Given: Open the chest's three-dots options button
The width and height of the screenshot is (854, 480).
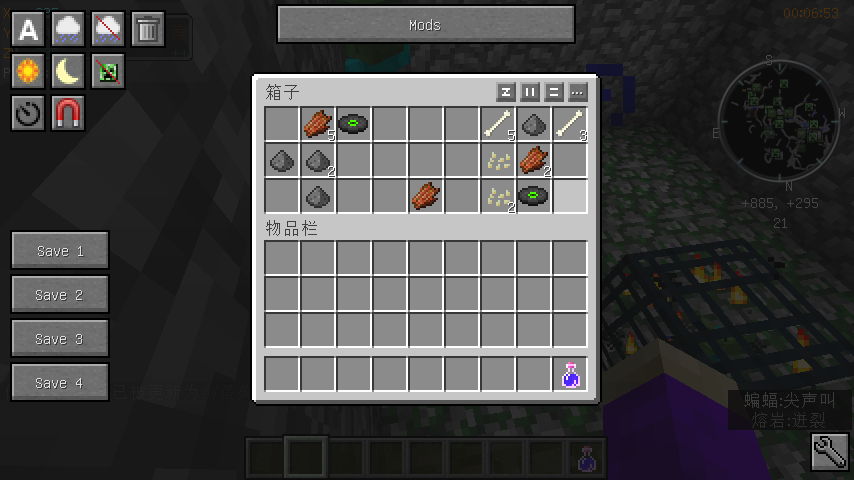Looking at the screenshot, I should [x=577, y=92].
